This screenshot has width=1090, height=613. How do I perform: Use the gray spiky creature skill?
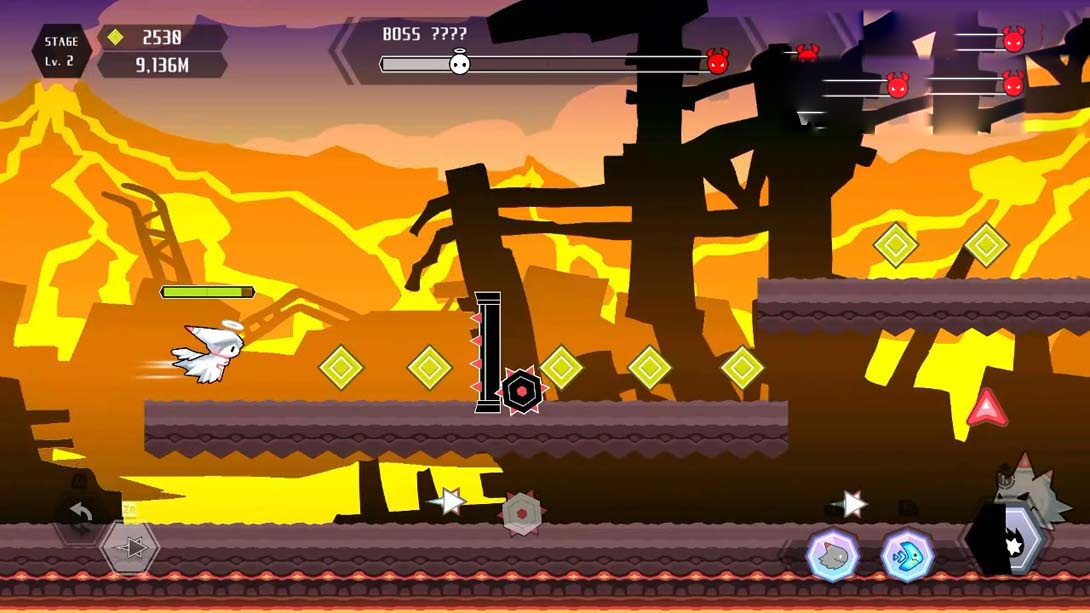tap(832, 556)
